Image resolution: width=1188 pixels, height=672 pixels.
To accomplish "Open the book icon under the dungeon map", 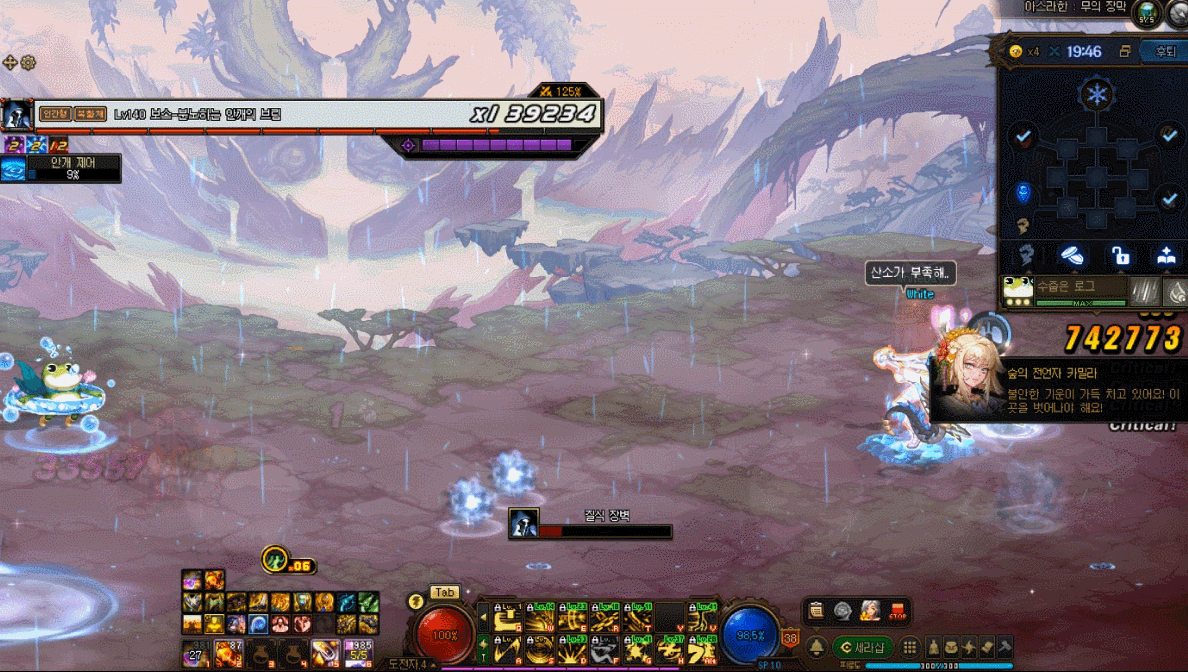I will coord(1166,256).
